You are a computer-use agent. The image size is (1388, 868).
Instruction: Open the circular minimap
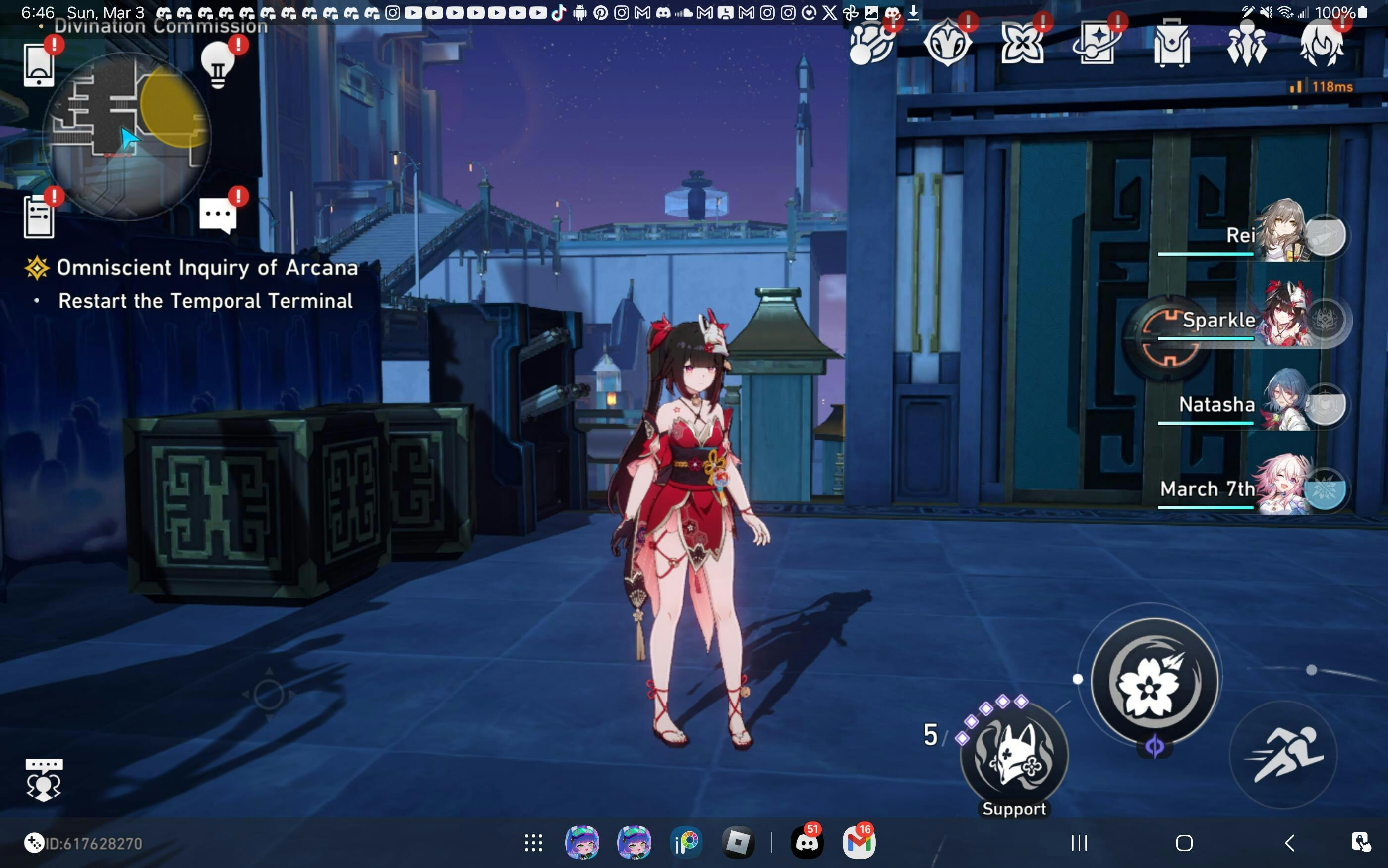coord(127,136)
